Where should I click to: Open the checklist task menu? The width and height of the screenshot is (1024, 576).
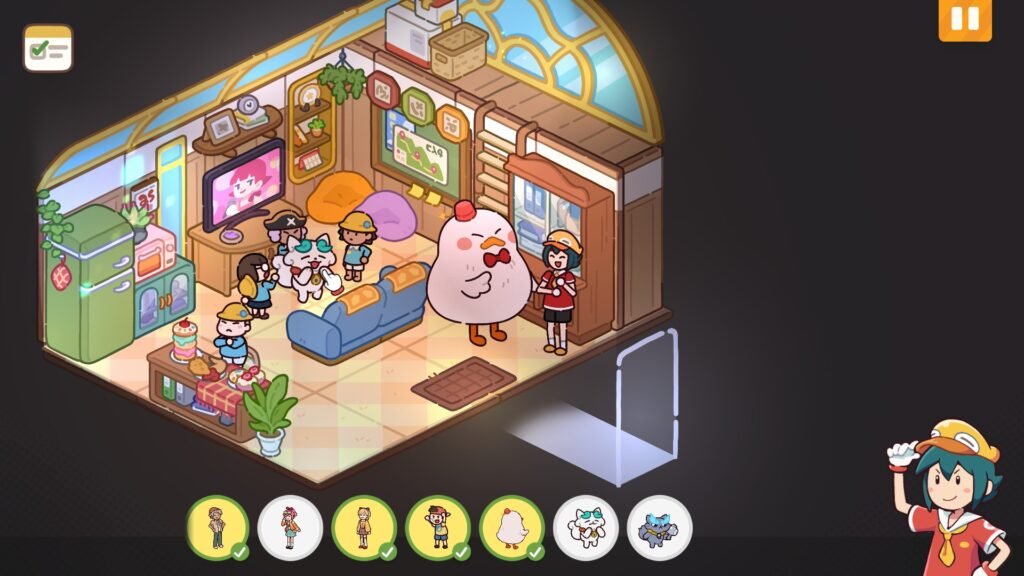coord(48,48)
